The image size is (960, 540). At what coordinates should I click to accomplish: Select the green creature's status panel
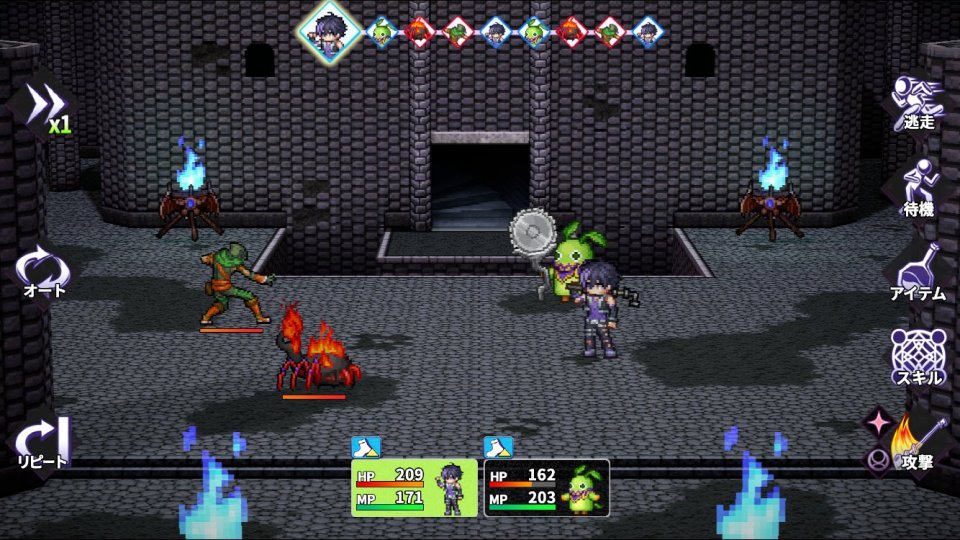546,487
